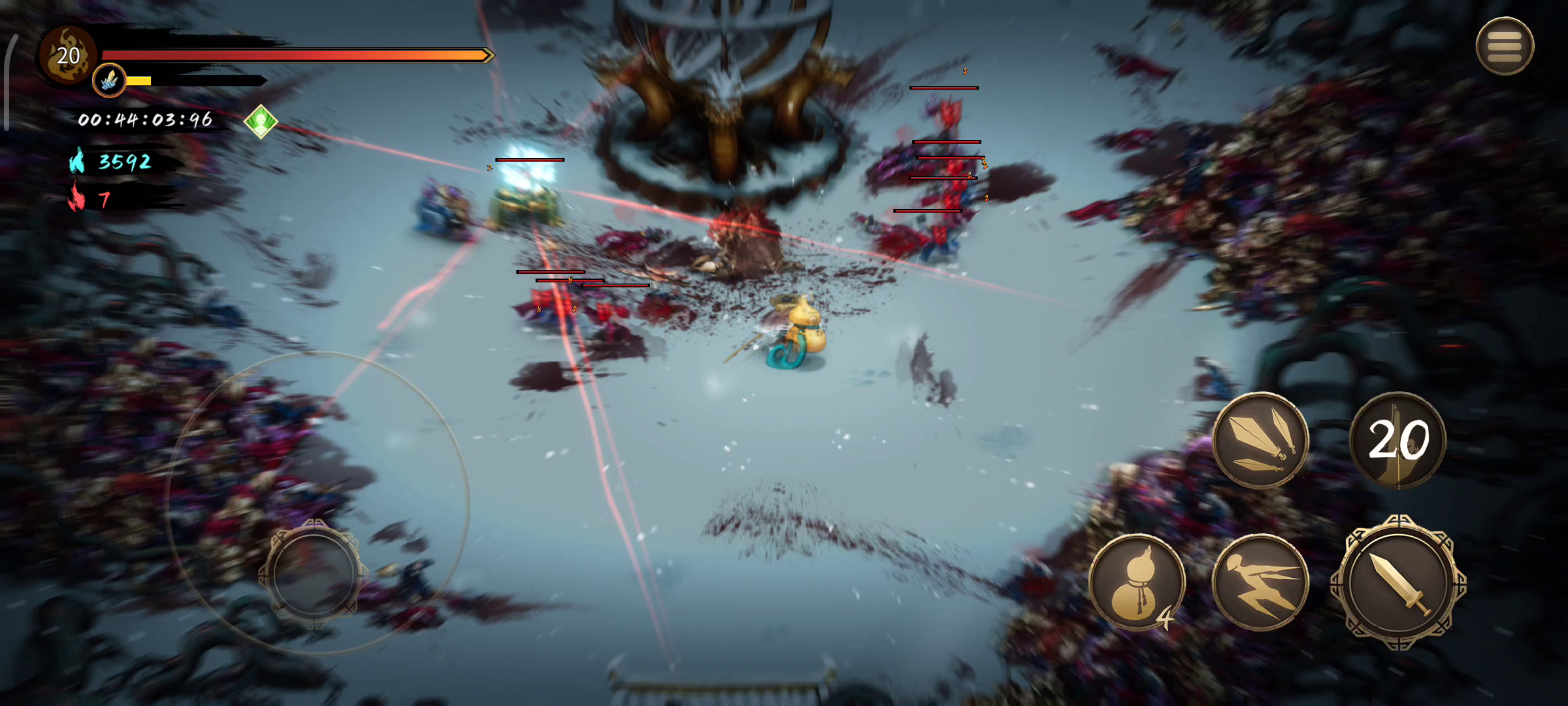Tap the player level 20 portrait
Image resolution: width=1568 pixels, height=706 pixels.
click(68, 56)
